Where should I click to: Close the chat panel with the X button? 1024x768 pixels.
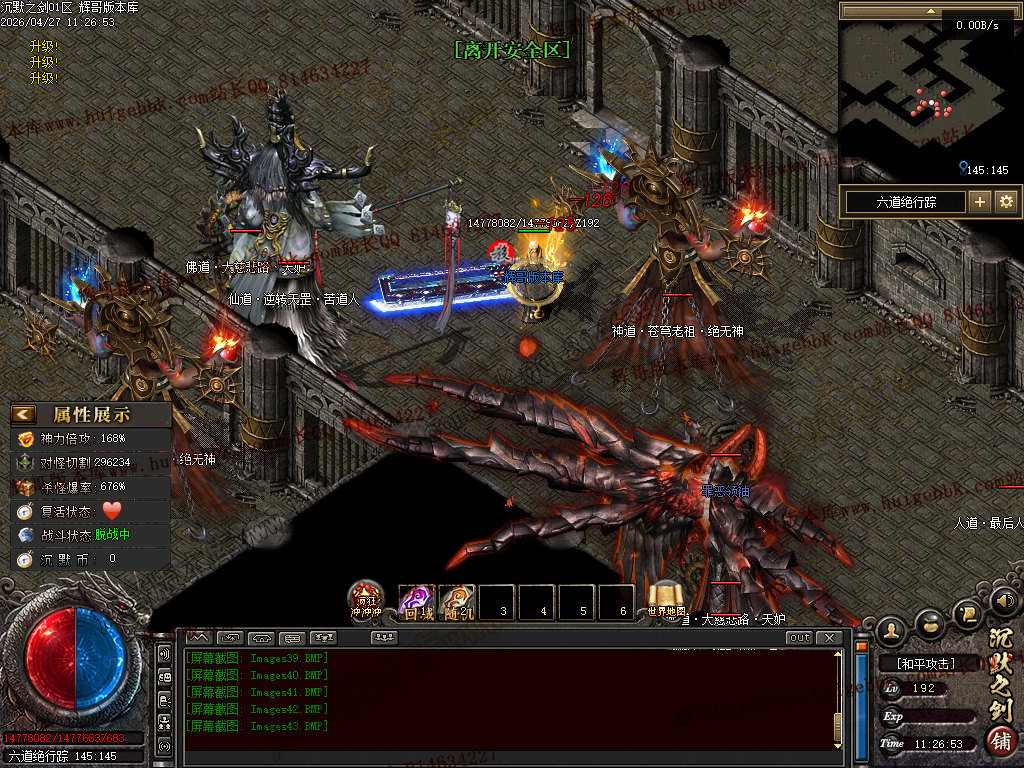coord(829,638)
